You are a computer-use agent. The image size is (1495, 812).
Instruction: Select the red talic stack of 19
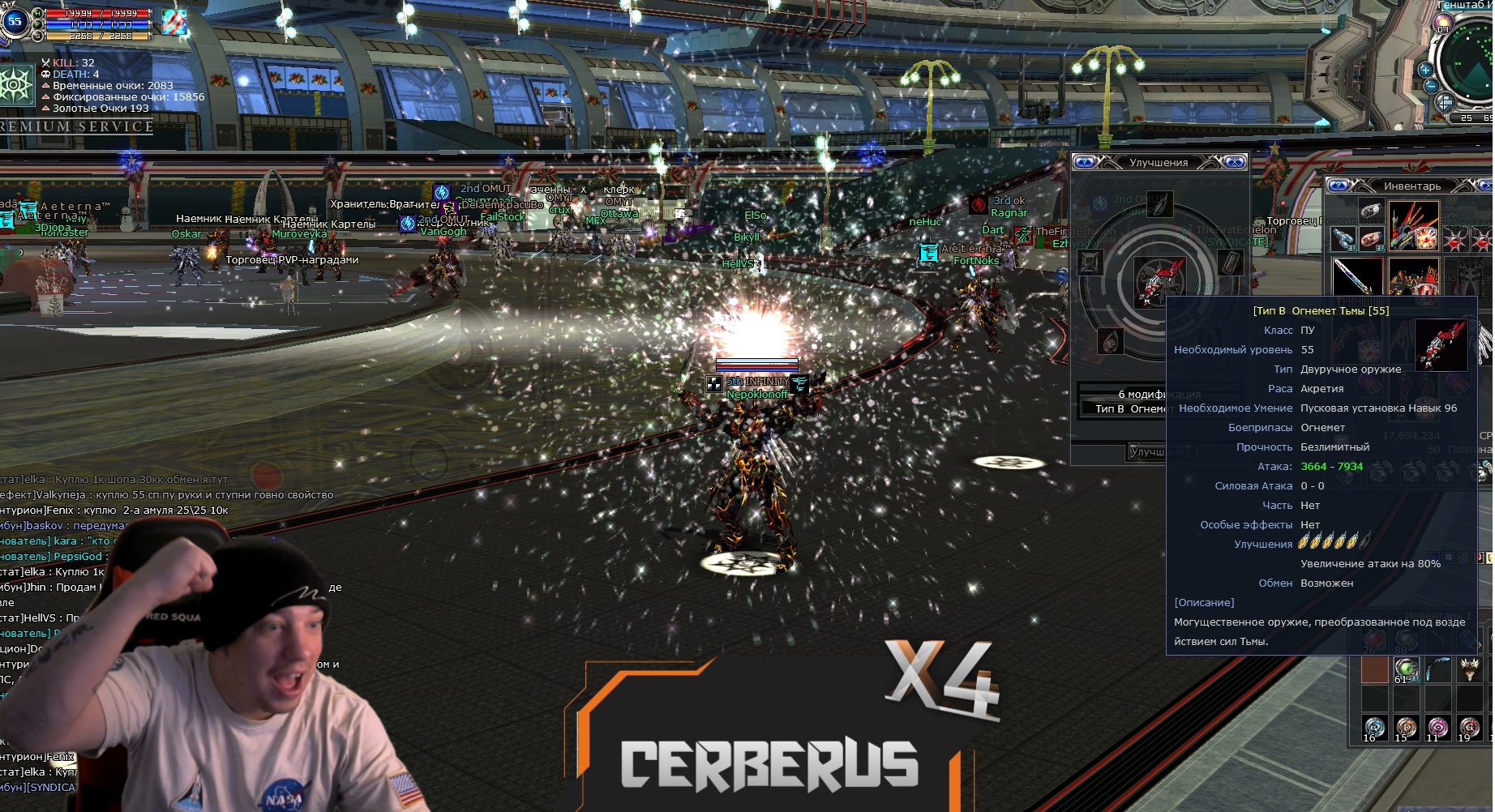pos(1469,729)
